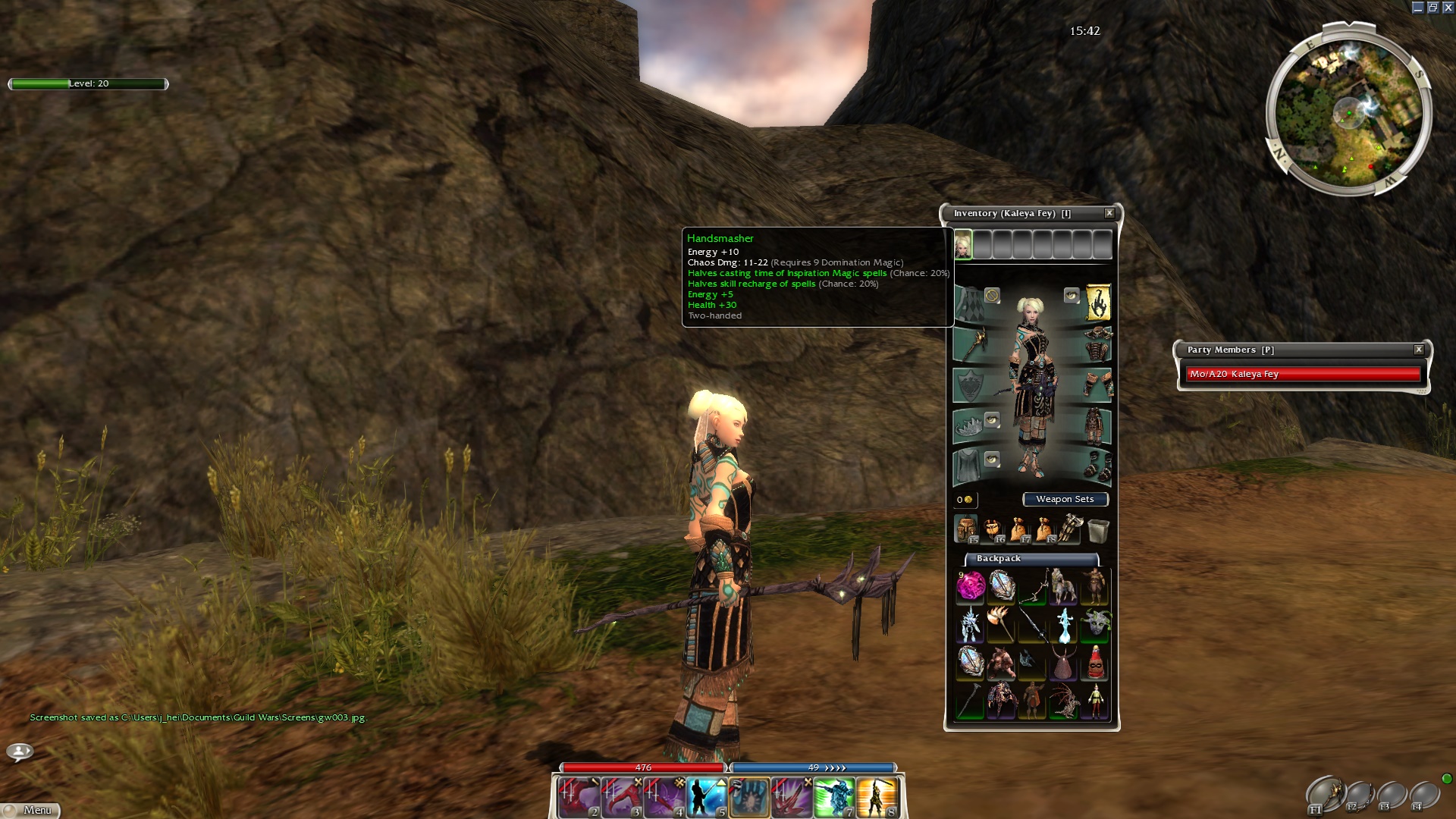Open the Weapon Sets panel
This screenshot has height=819, width=1456.
point(1065,499)
